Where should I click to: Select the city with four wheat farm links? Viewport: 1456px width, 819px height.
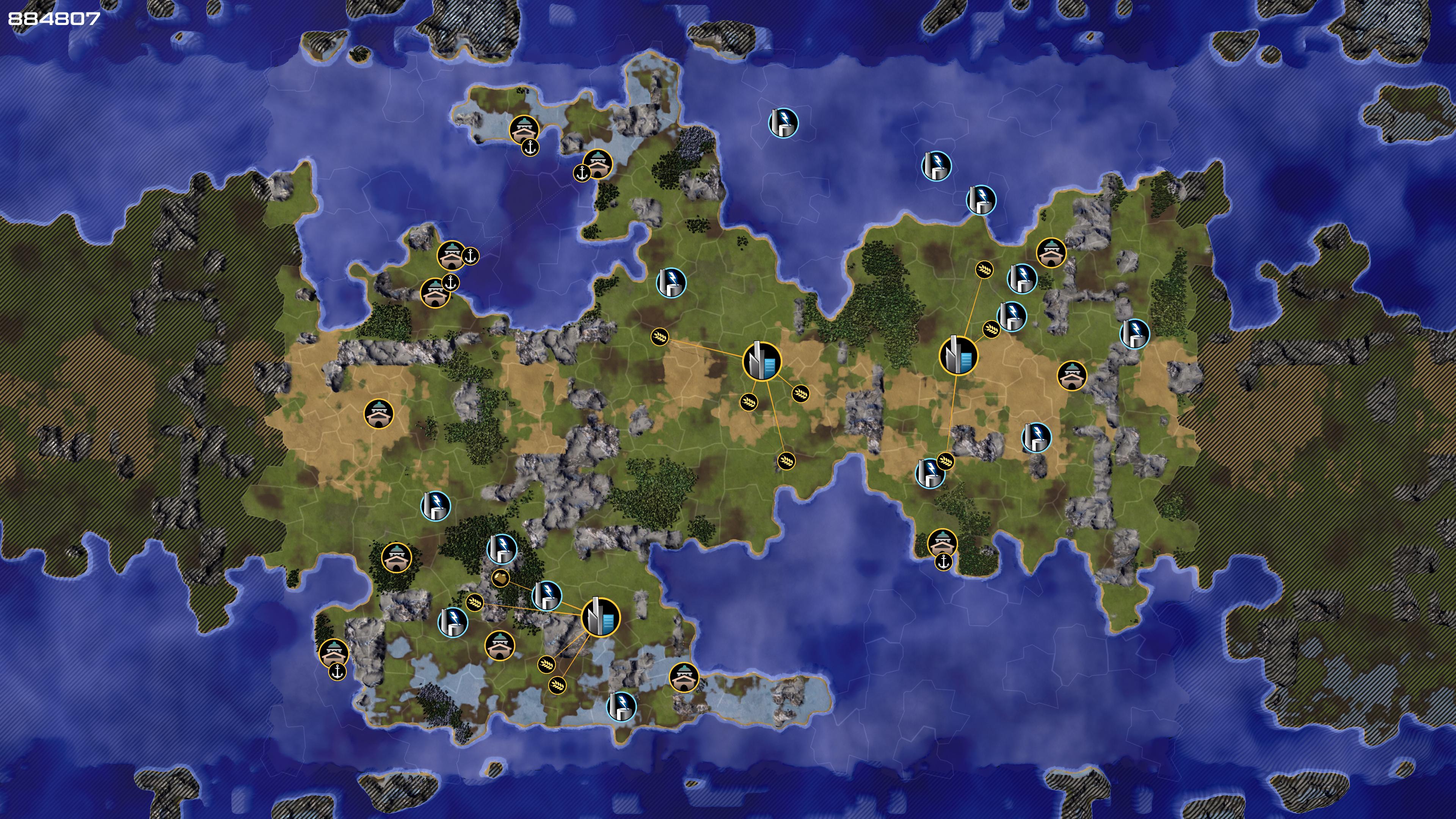[761, 360]
